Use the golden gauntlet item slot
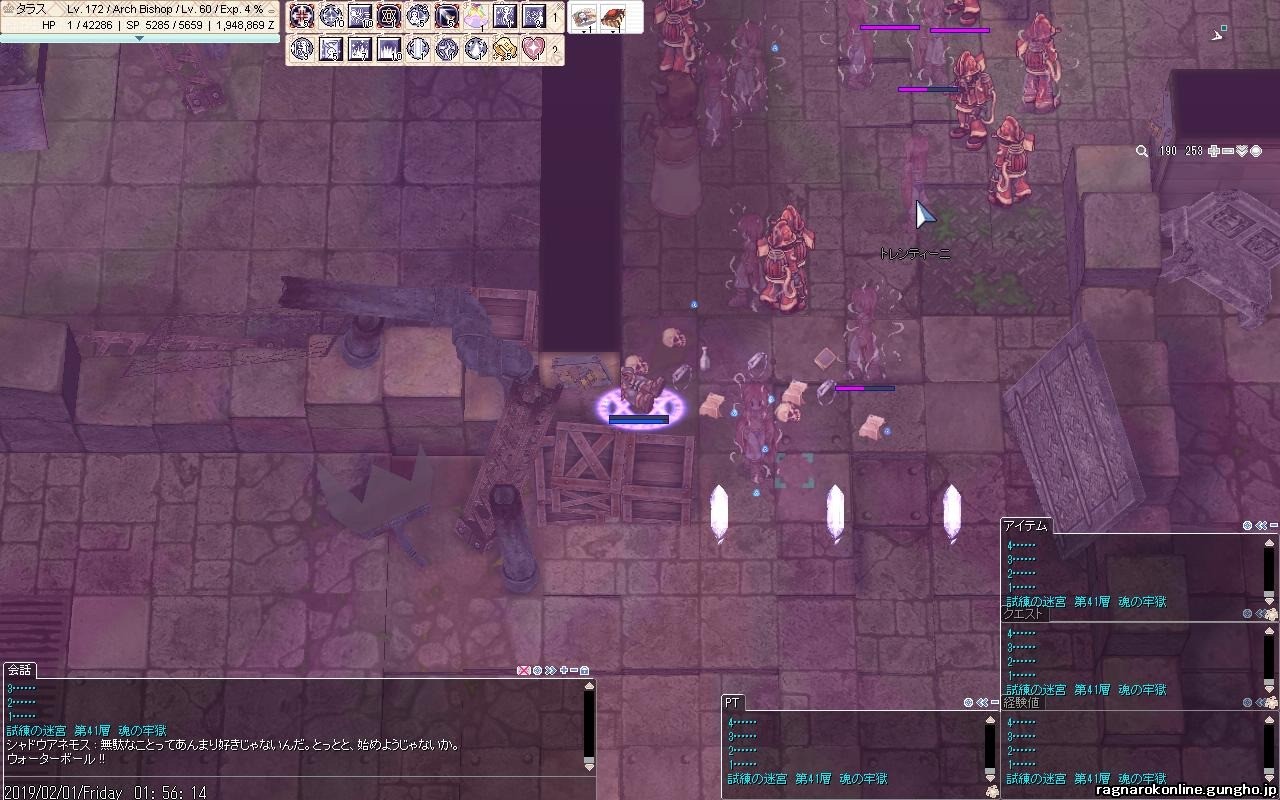The width and height of the screenshot is (1280, 800). (505, 48)
